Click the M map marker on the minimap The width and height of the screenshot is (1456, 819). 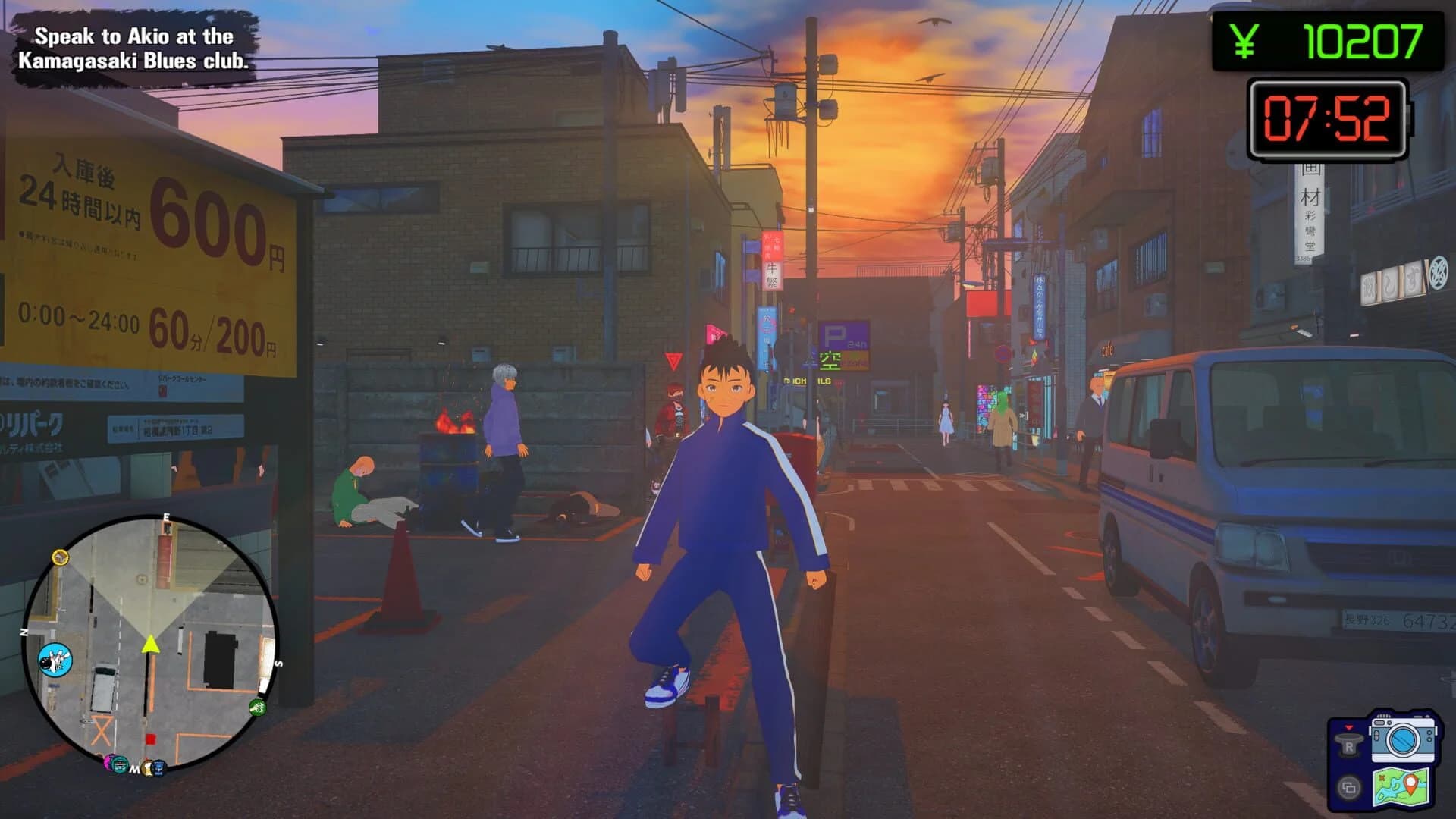(x=134, y=769)
